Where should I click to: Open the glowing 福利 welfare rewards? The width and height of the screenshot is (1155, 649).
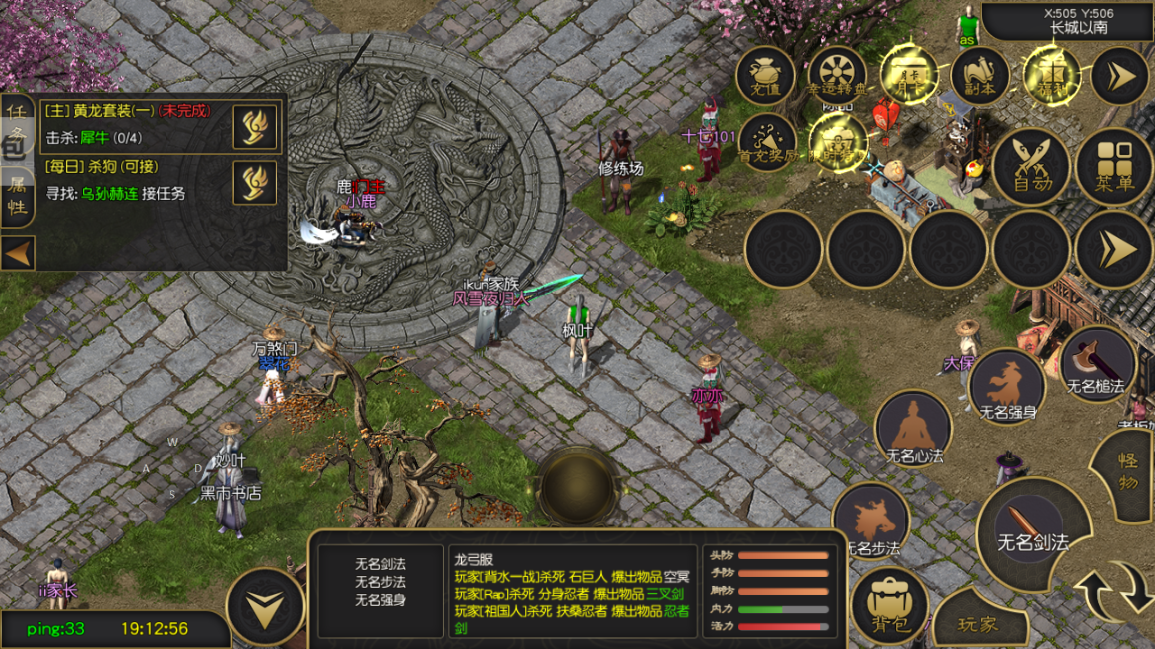coord(1050,75)
